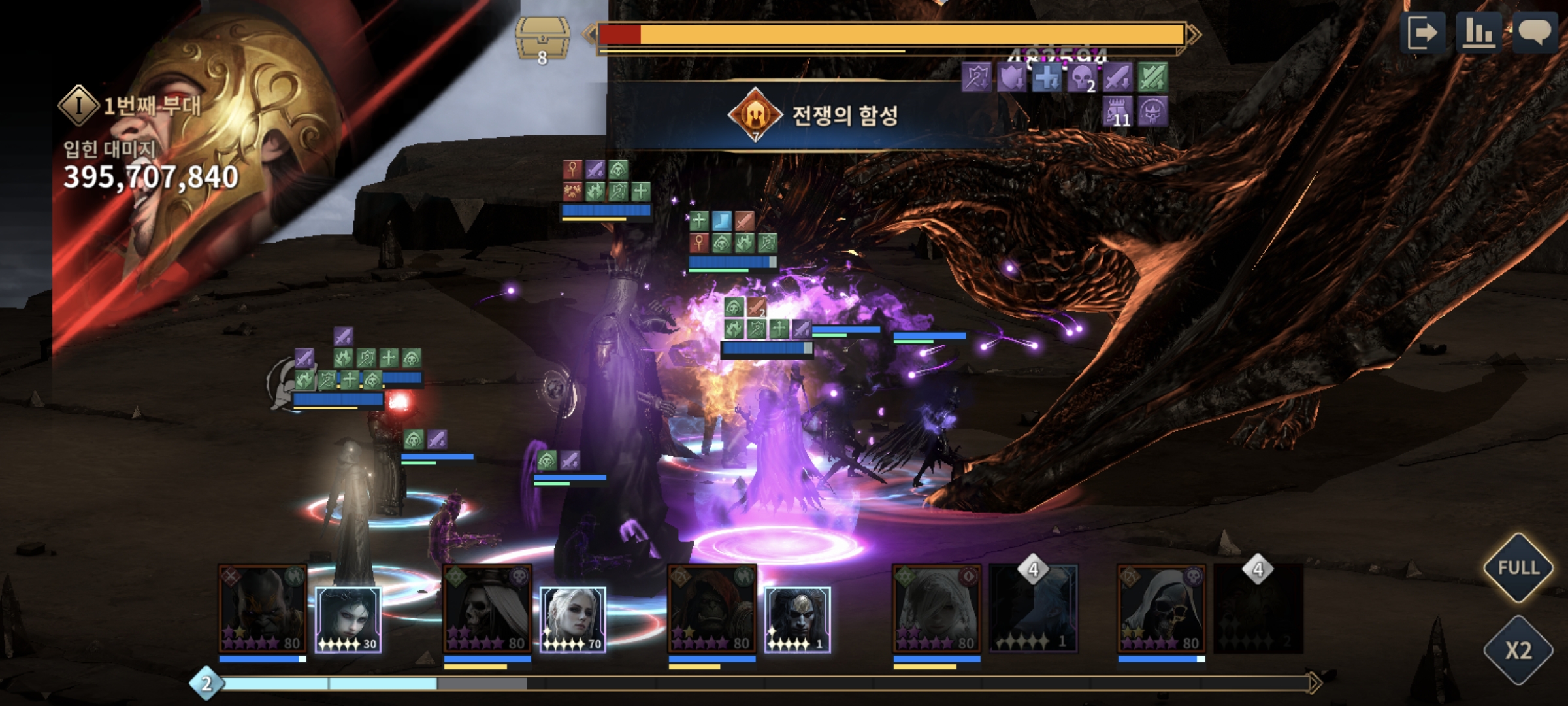Toggle the FULL auto-battle button
This screenshot has width=1568, height=706.
(1518, 567)
